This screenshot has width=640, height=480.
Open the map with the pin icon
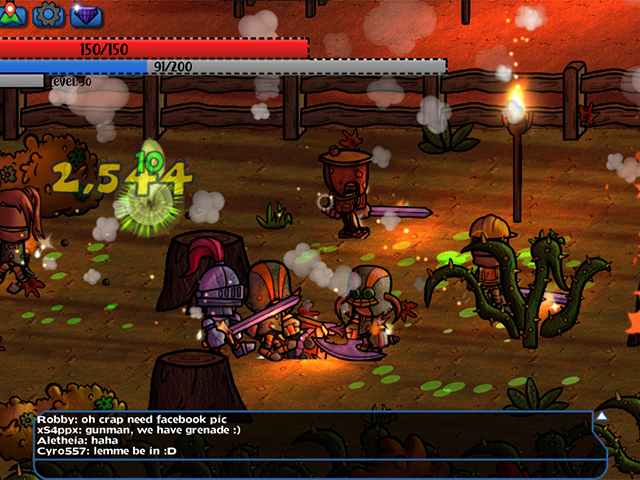pyautogui.click(x=12, y=14)
